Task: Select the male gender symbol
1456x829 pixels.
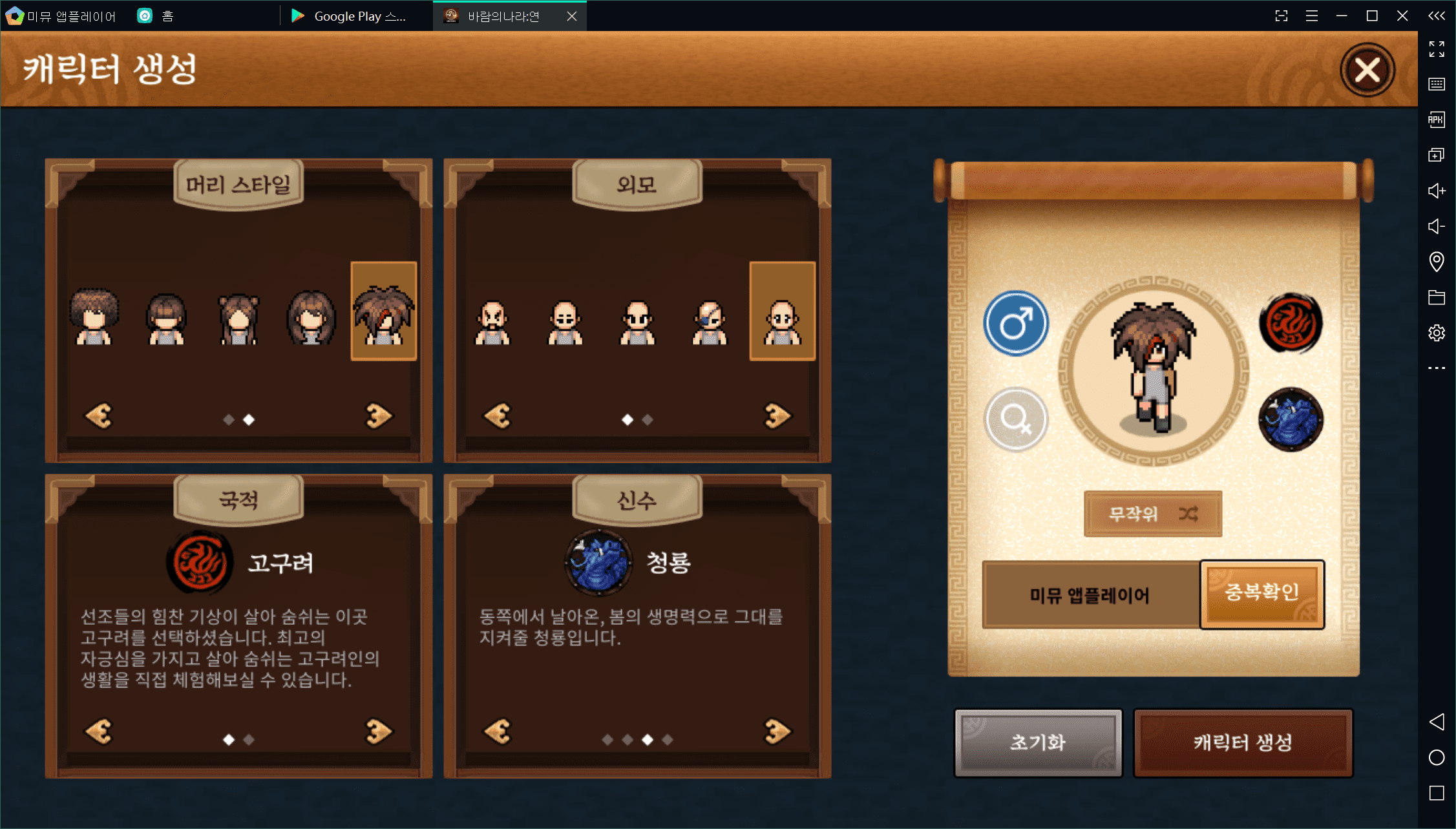Action: (1015, 323)
